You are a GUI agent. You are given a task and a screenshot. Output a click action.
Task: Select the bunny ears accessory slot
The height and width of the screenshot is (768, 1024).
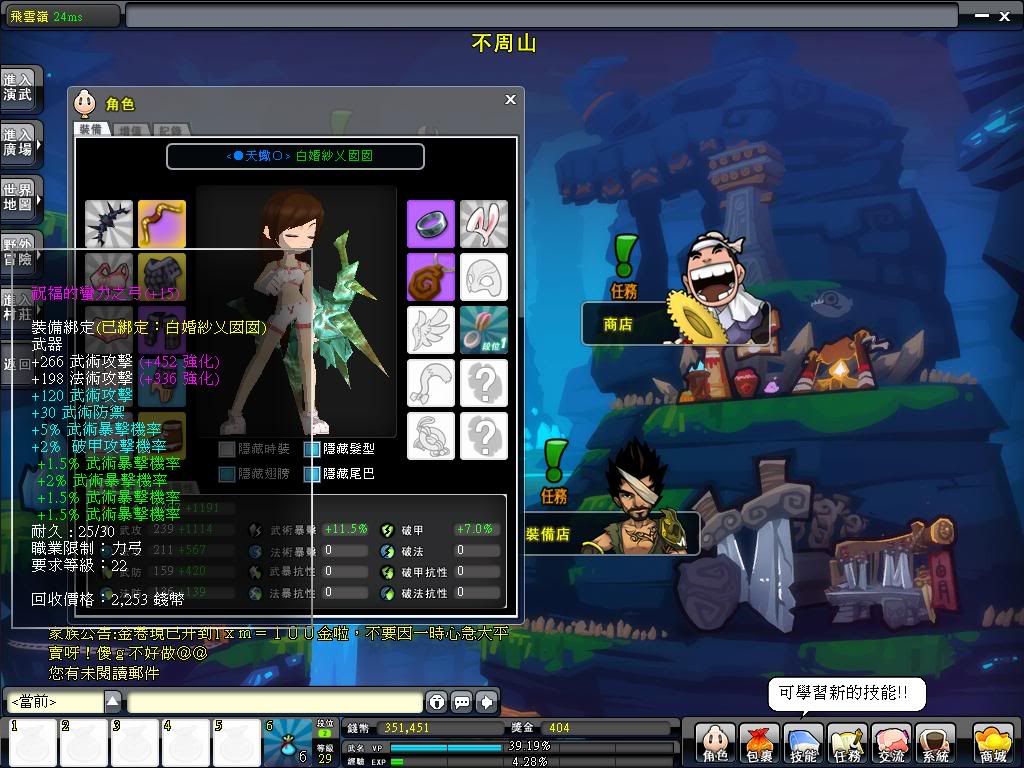[484, 223]
